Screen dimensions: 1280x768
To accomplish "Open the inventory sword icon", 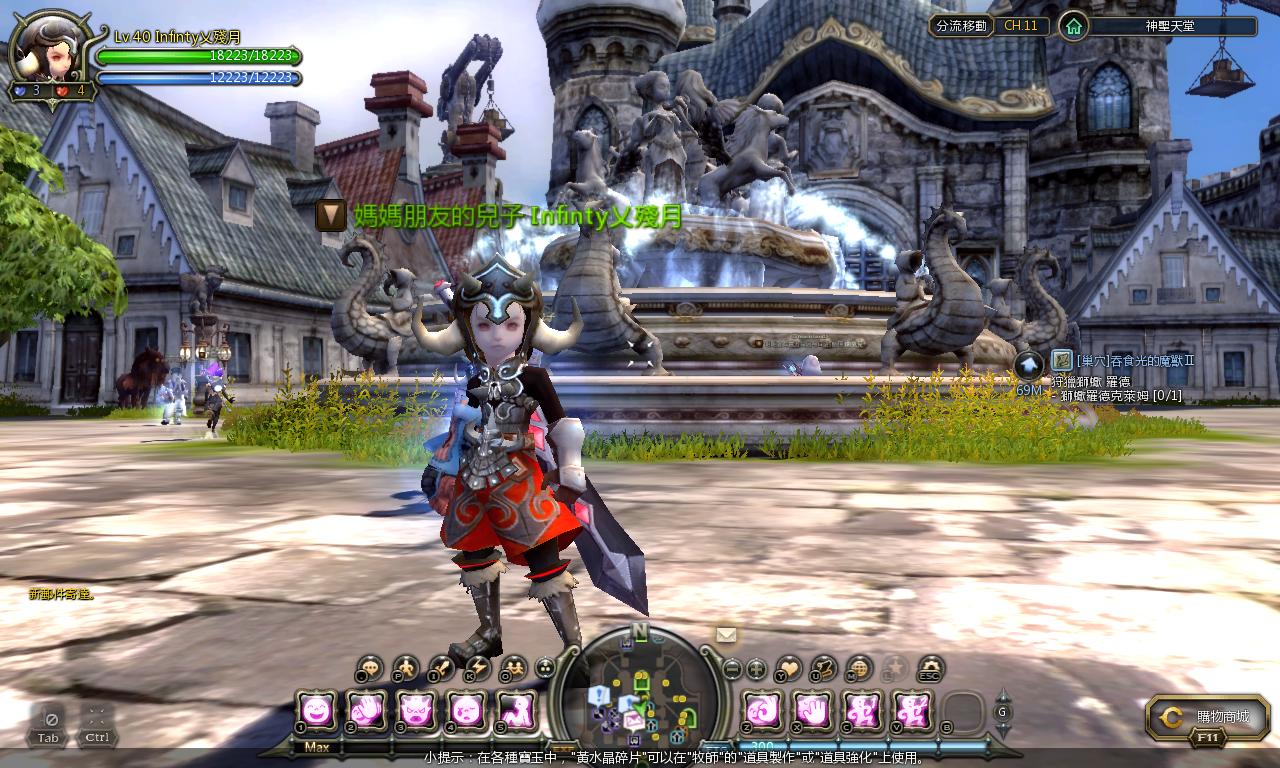I will [442, 667].
